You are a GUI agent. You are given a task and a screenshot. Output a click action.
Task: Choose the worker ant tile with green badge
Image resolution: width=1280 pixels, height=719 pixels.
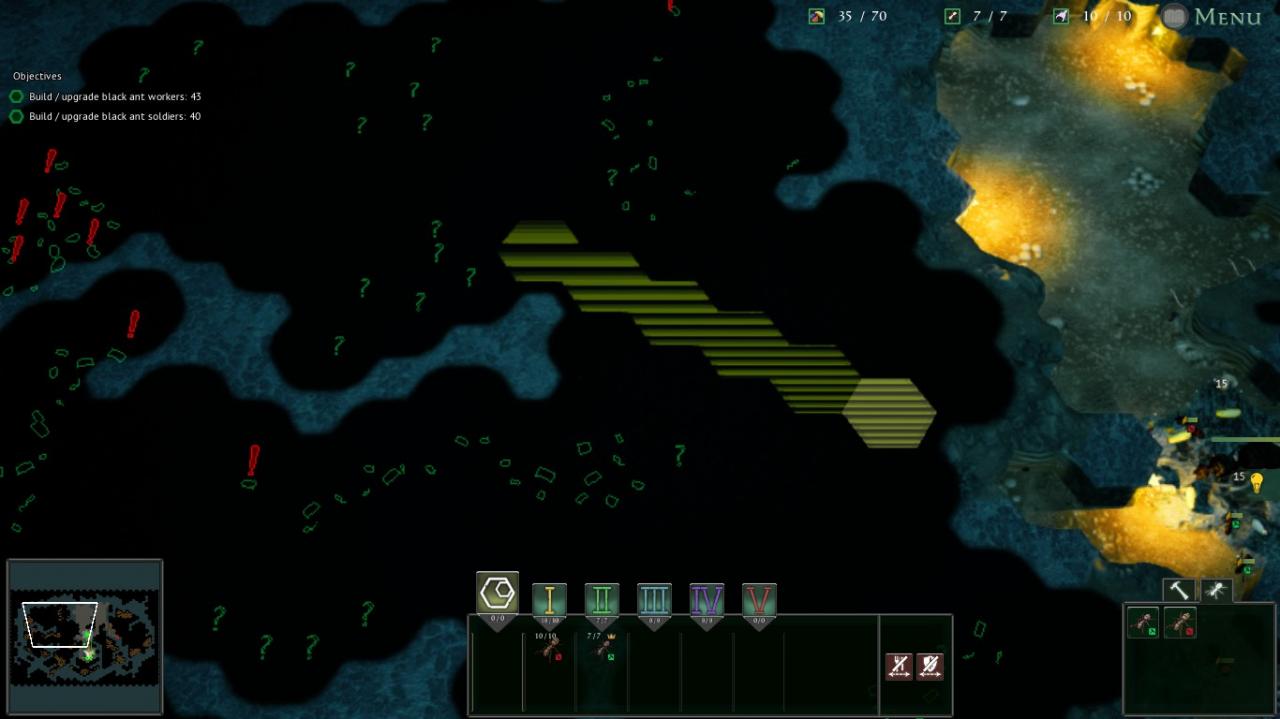1143,623
